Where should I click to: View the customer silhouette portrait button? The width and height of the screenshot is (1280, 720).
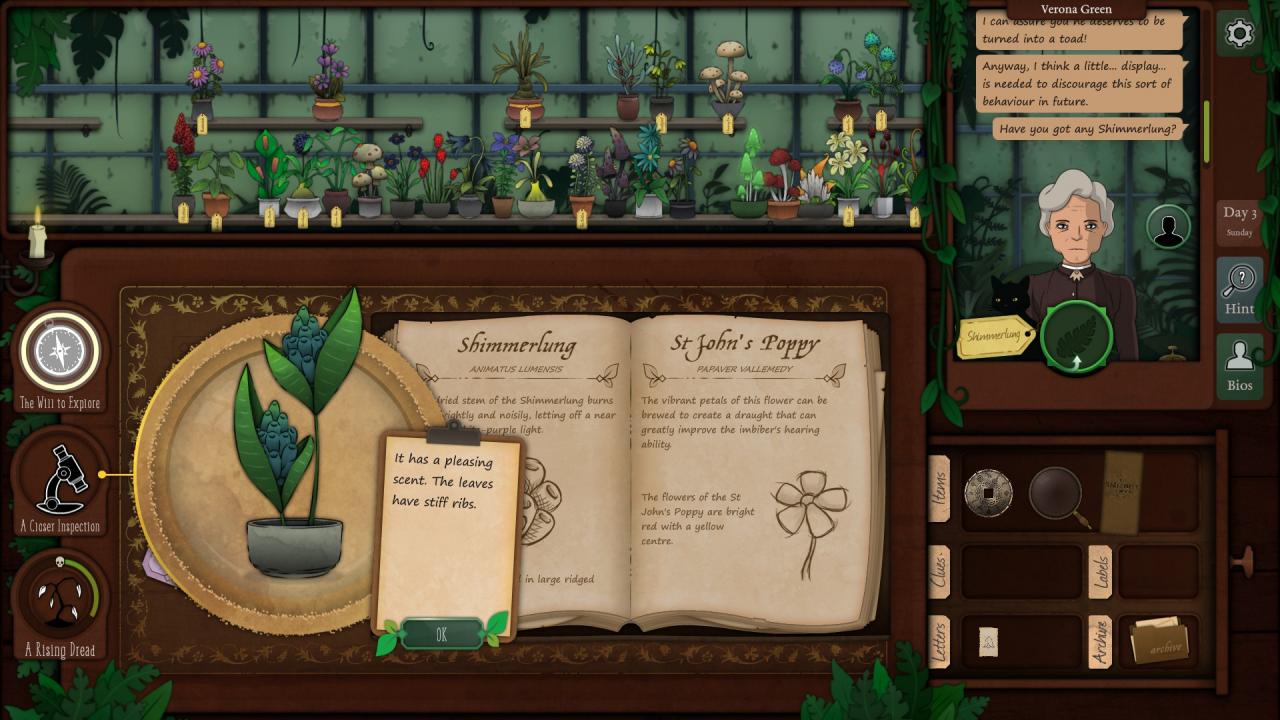pyautogui.click(x=1167, y=227)
